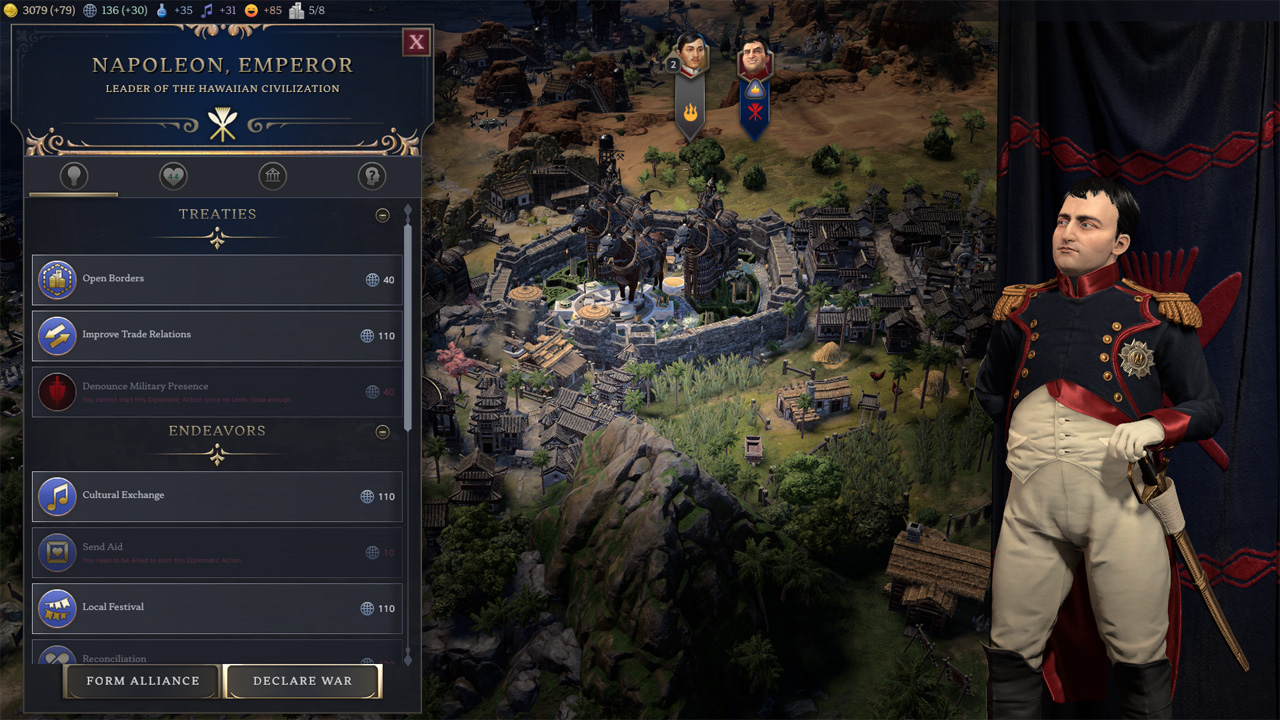Open the heart relationship tab

click(173, 177)
